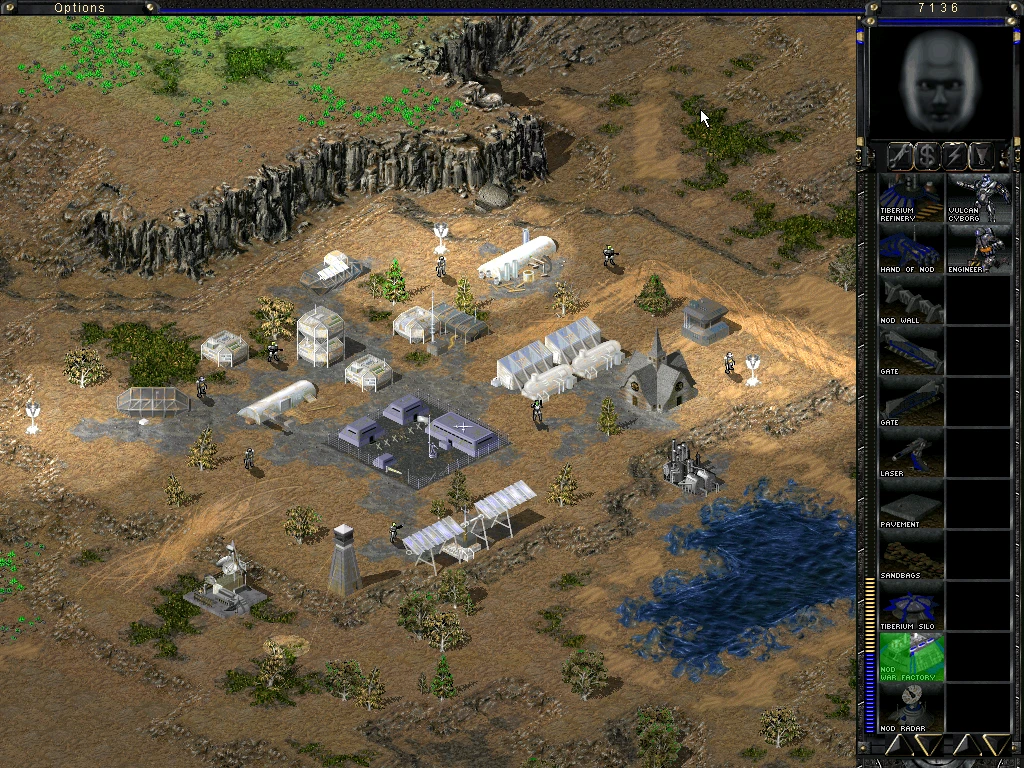The image size is (1024, 768).
Task: Select Nod Wall for construction
Action: pos(911,300)
